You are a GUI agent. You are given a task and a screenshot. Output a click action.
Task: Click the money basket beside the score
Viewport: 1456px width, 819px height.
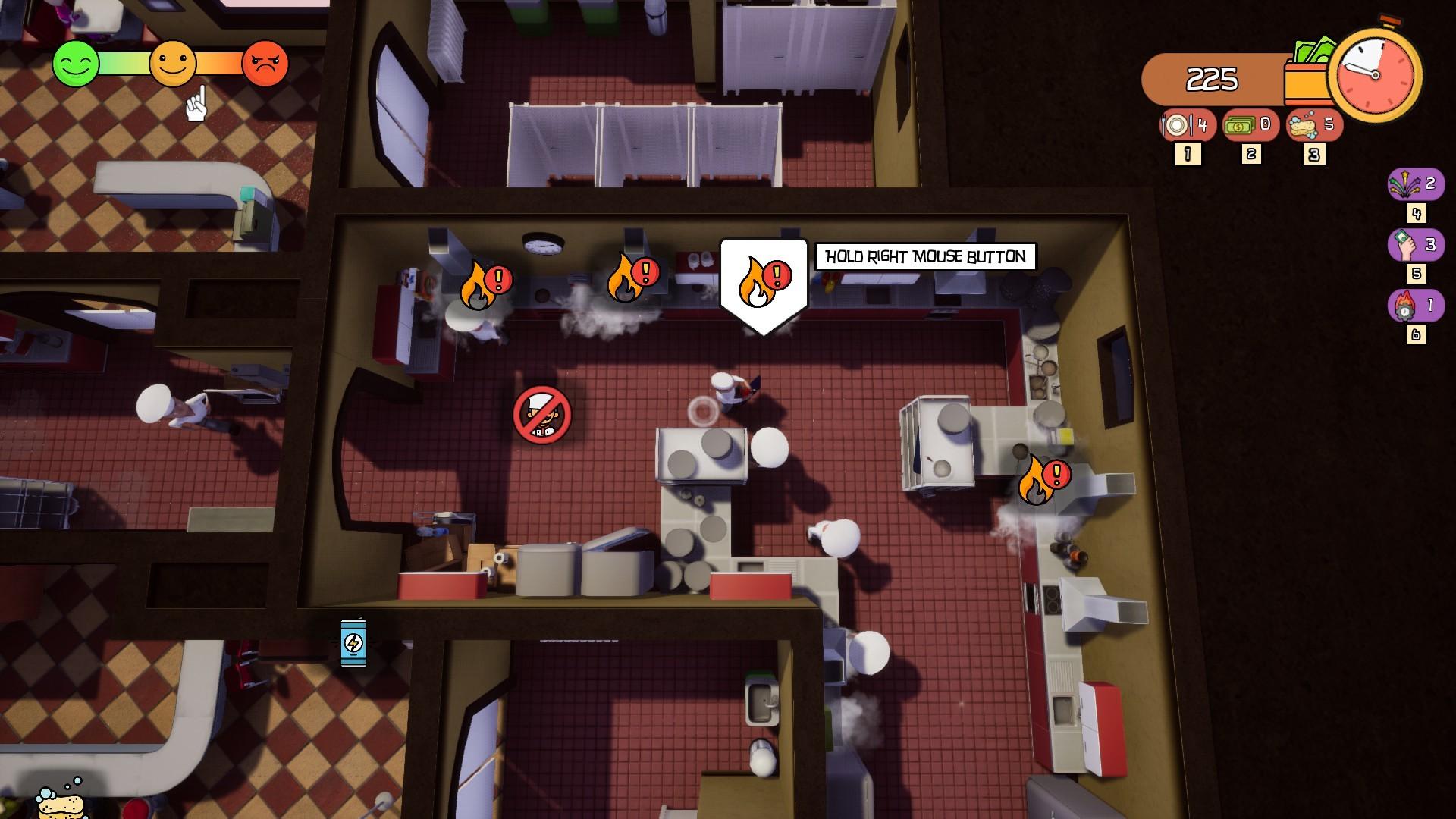[1308, 74]
